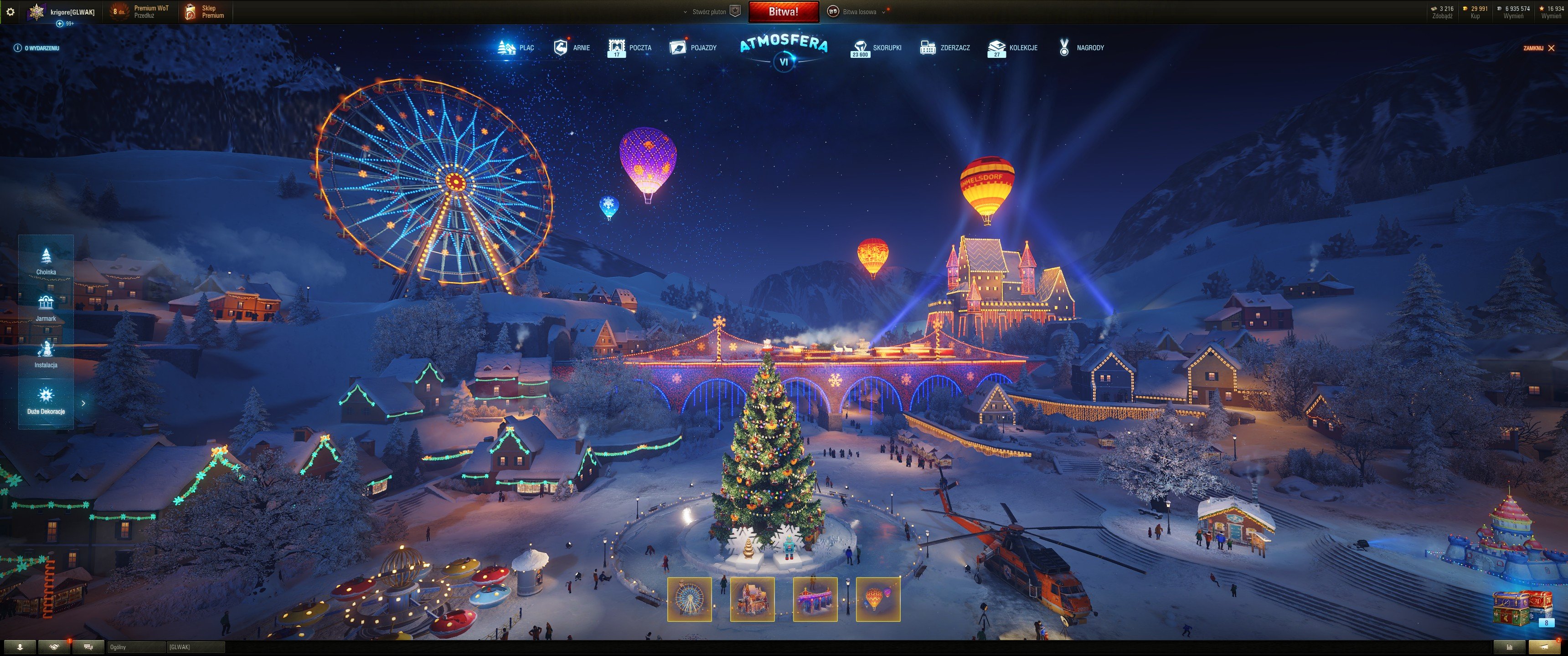1568x656 pixels.
Task: Close the event screen with Zamknij
Action: coord(1538,48)
